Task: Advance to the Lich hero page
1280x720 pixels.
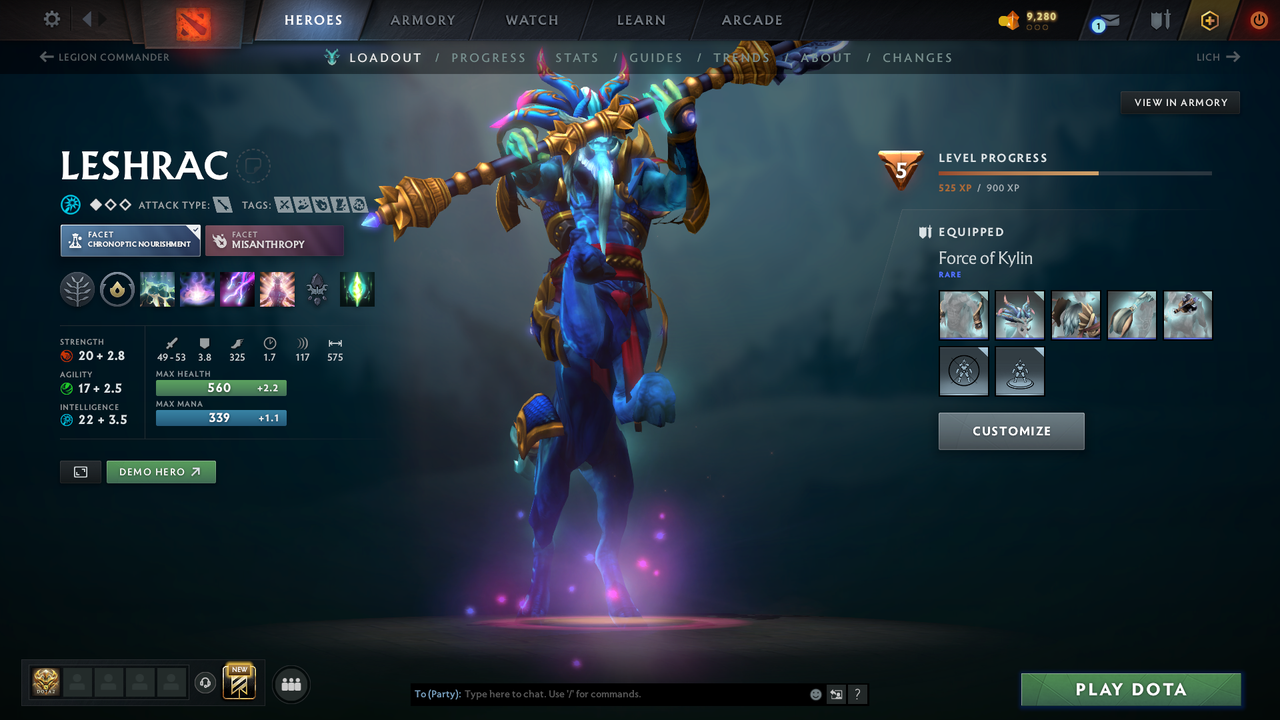Action: (x=1218, y=57)
